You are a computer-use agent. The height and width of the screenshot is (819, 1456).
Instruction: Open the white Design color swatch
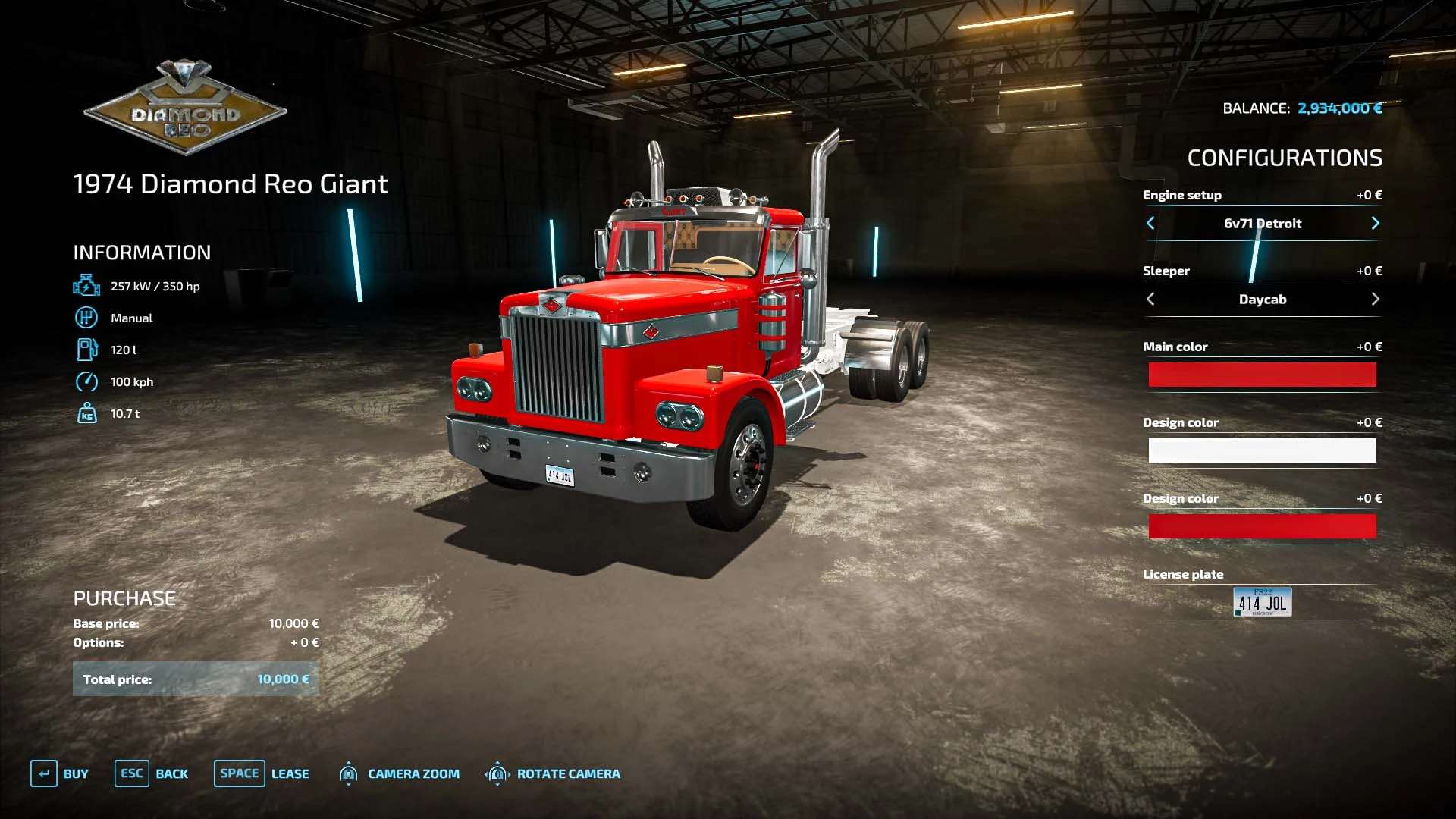1262,450
